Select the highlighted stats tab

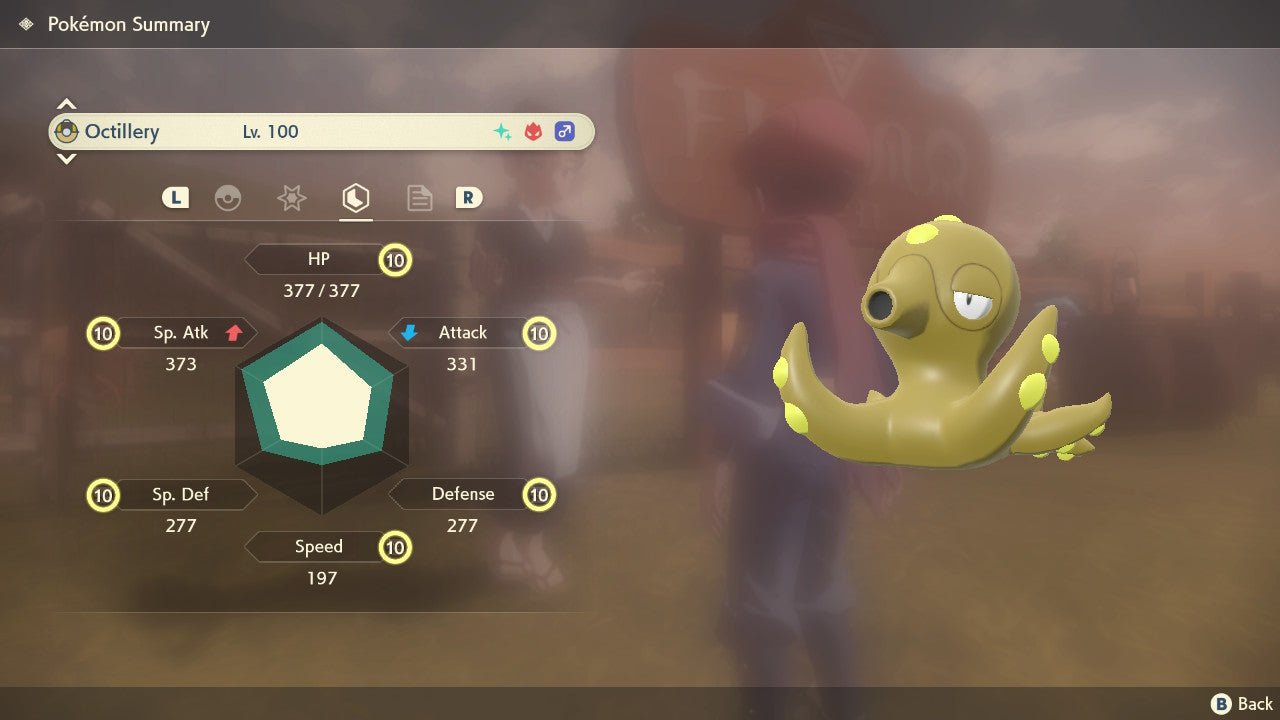tap(355, 198)
